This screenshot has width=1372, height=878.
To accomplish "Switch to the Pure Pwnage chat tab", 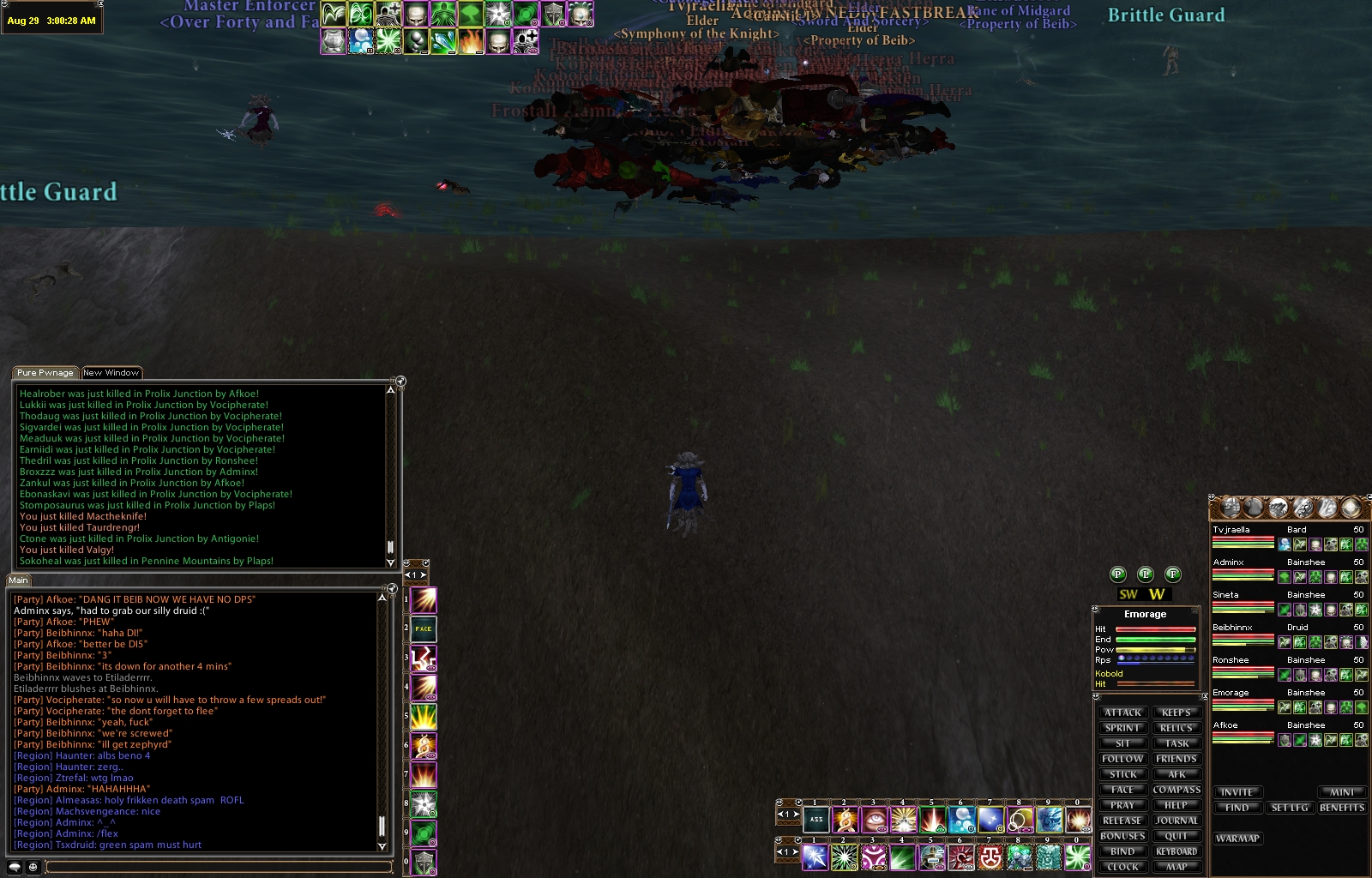I will pos(45,373).
